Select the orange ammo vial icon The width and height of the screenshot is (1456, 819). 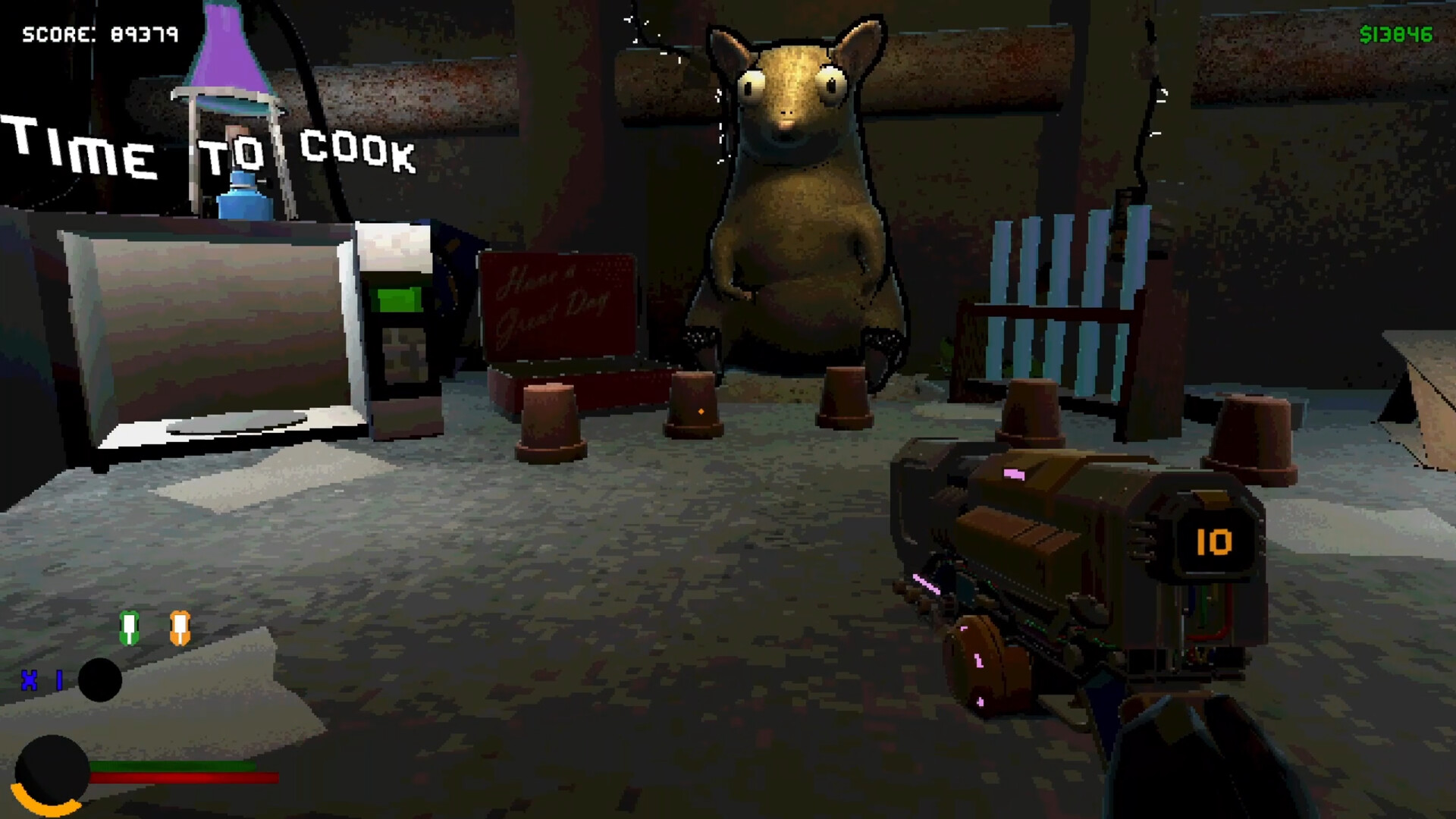pos(180,629)
